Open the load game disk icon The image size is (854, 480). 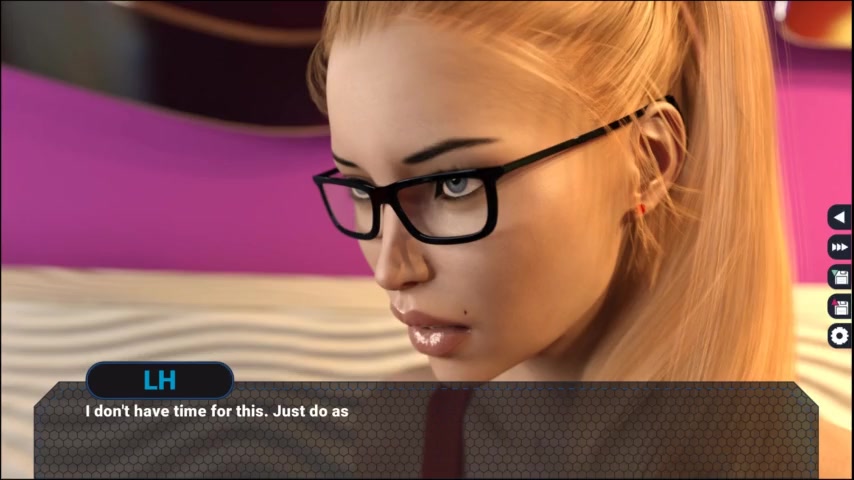point(840,306)
